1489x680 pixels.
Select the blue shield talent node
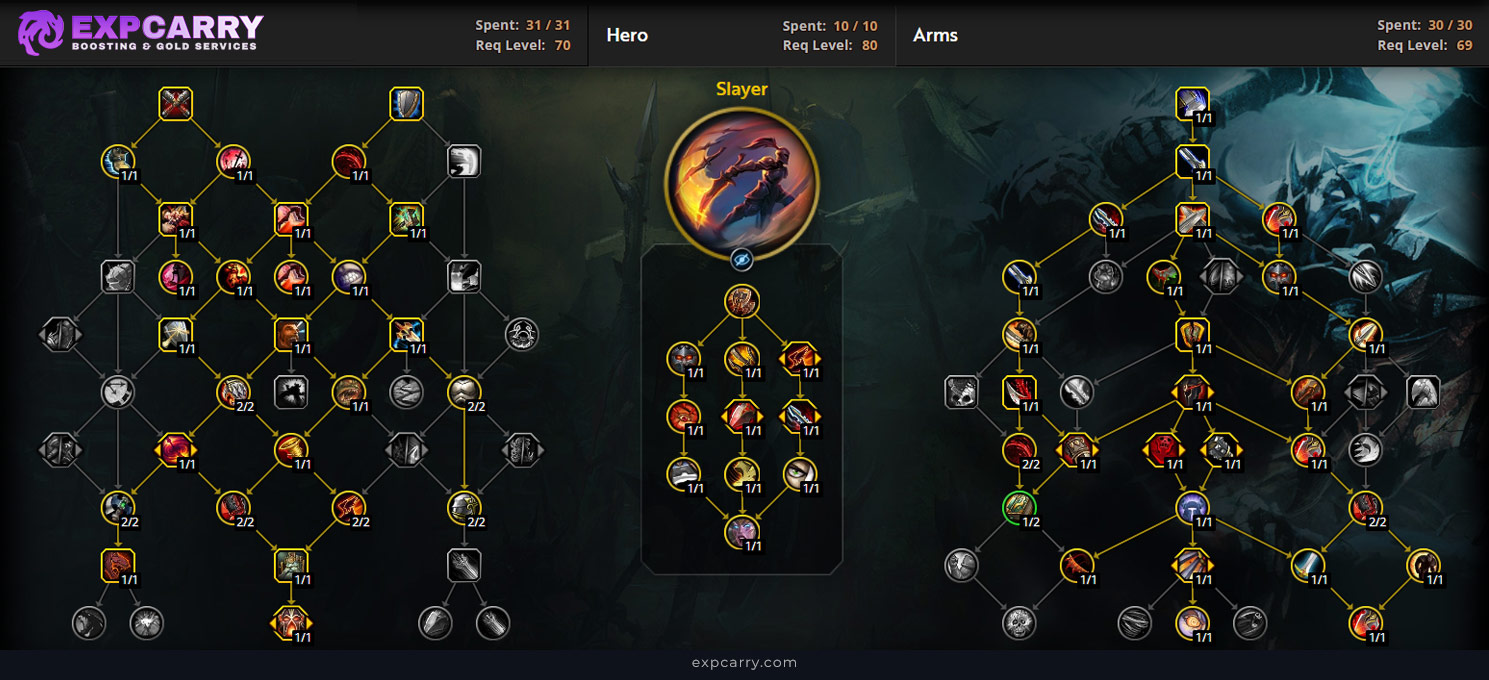pyautogui.click(x=407, y=104)
